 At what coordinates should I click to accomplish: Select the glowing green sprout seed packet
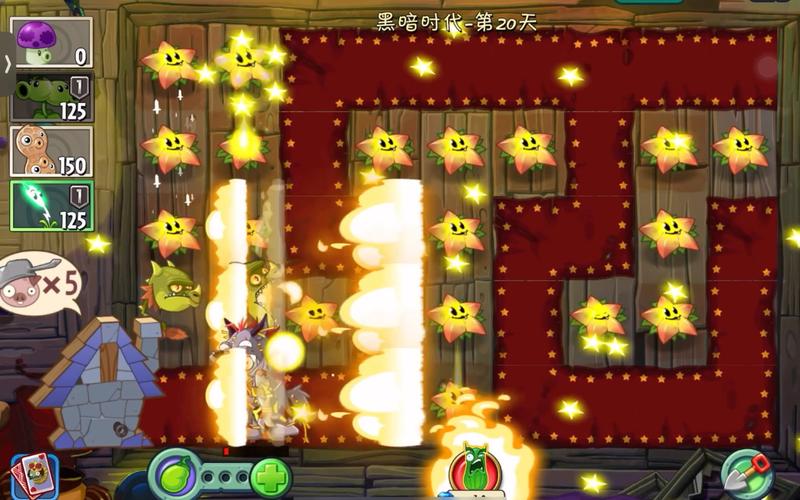tap(52, 205)
